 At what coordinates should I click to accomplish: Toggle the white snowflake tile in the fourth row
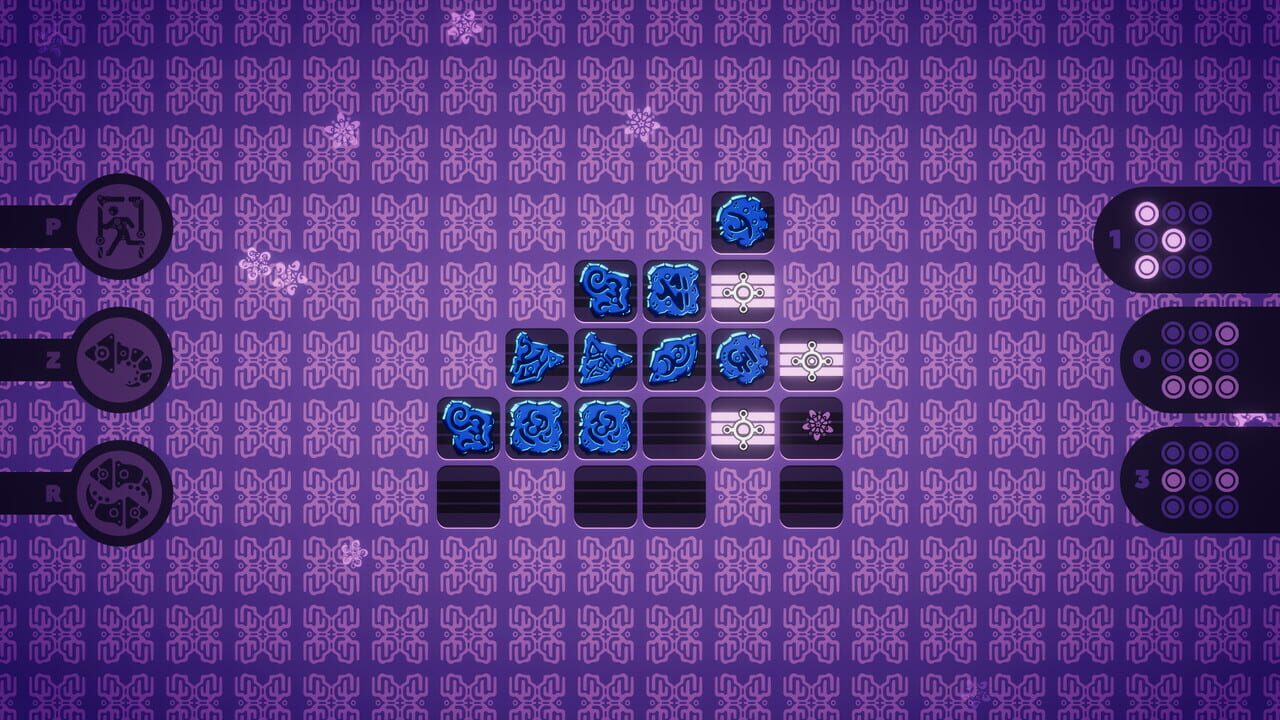743,428
